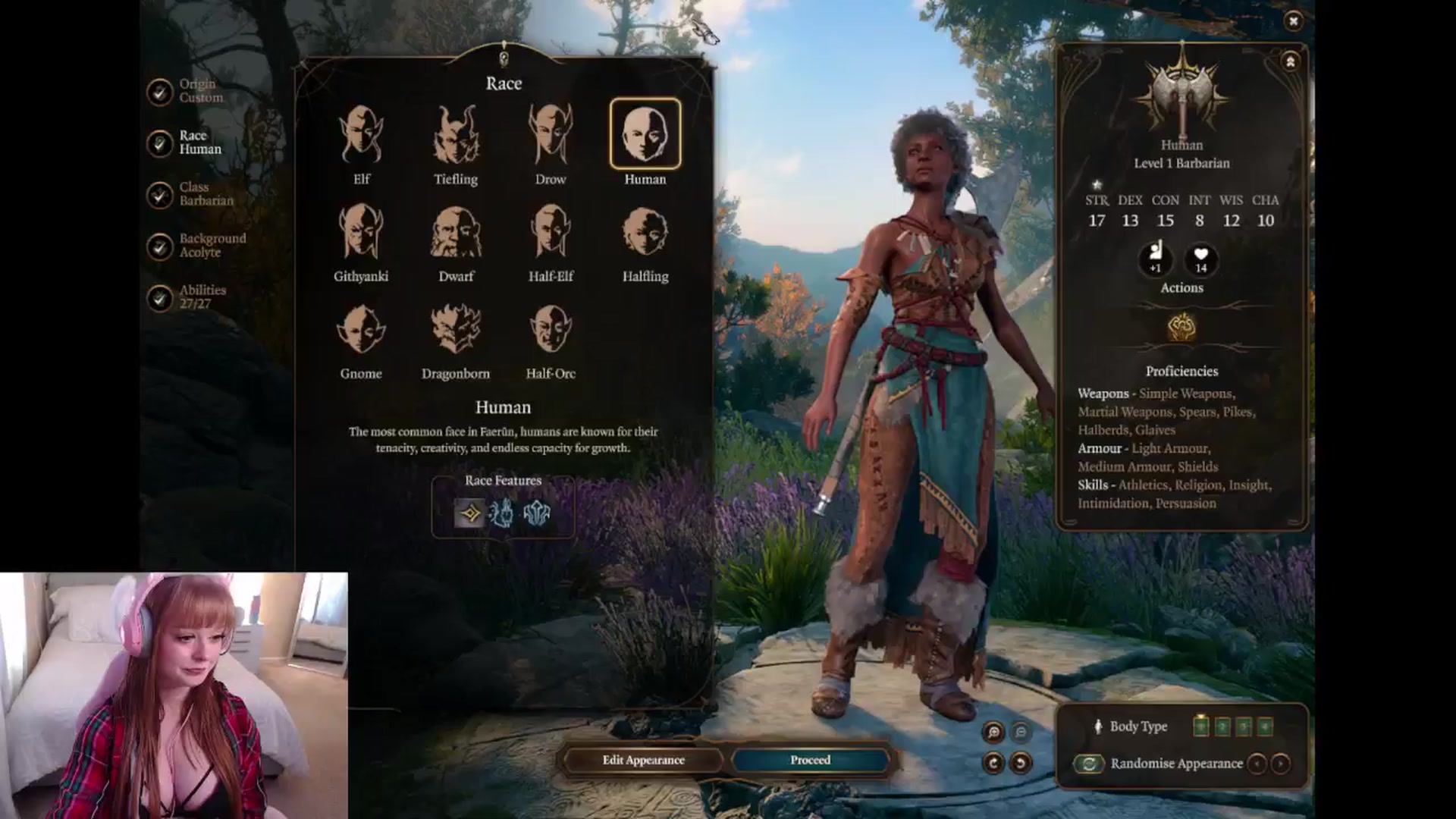Screen dimensions: 1456x819
Task: Choose the Dragonborn race
Action: pyautogui.click(x=456, y=330)
